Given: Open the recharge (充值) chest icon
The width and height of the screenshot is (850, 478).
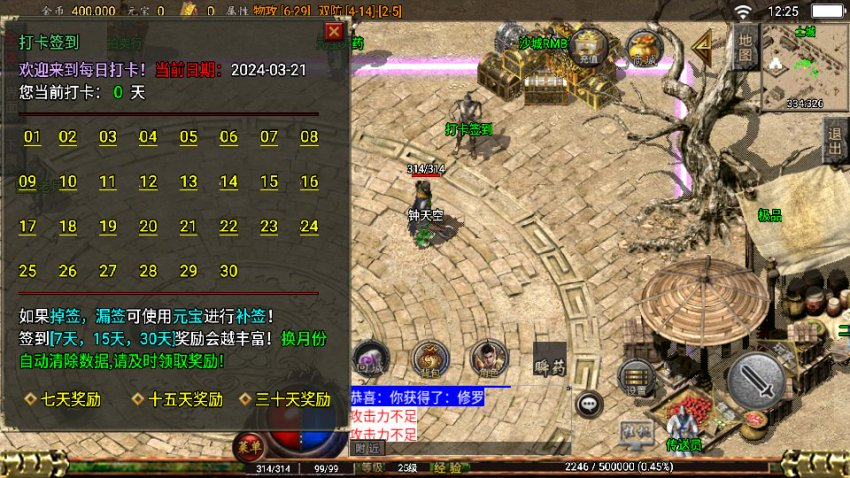Looking at the screenshot, I should pos(589,47).
